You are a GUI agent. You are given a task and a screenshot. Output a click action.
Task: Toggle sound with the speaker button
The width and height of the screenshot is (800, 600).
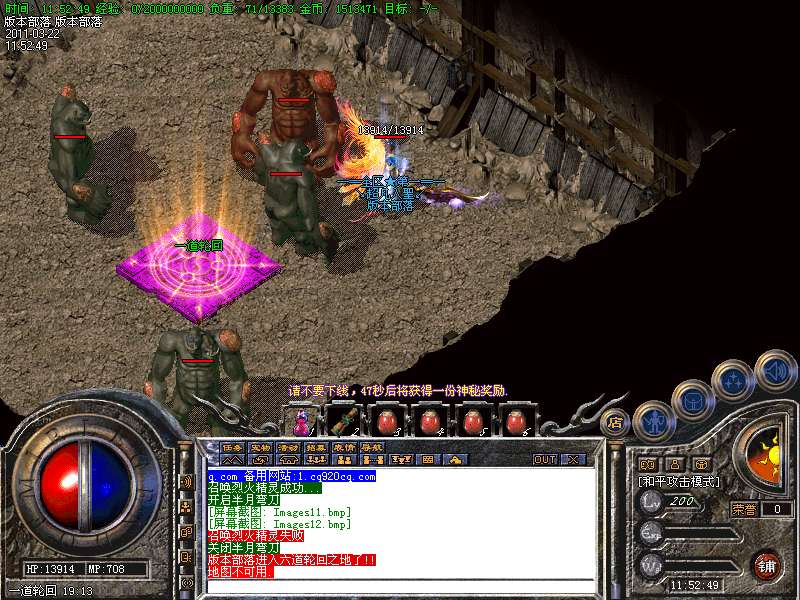774,370
